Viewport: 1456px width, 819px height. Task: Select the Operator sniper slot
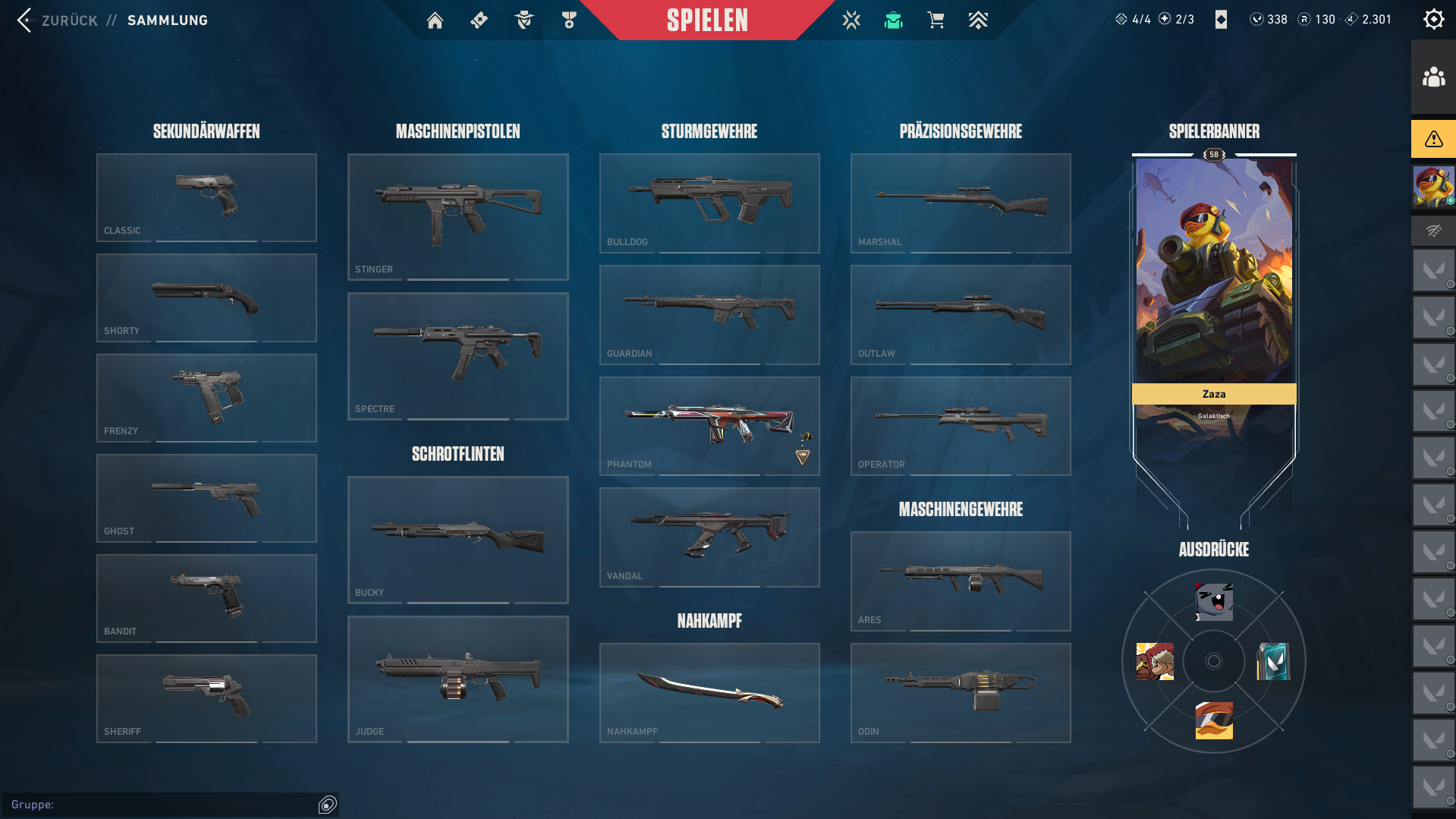pyautogui.click(x=960, y=426)
